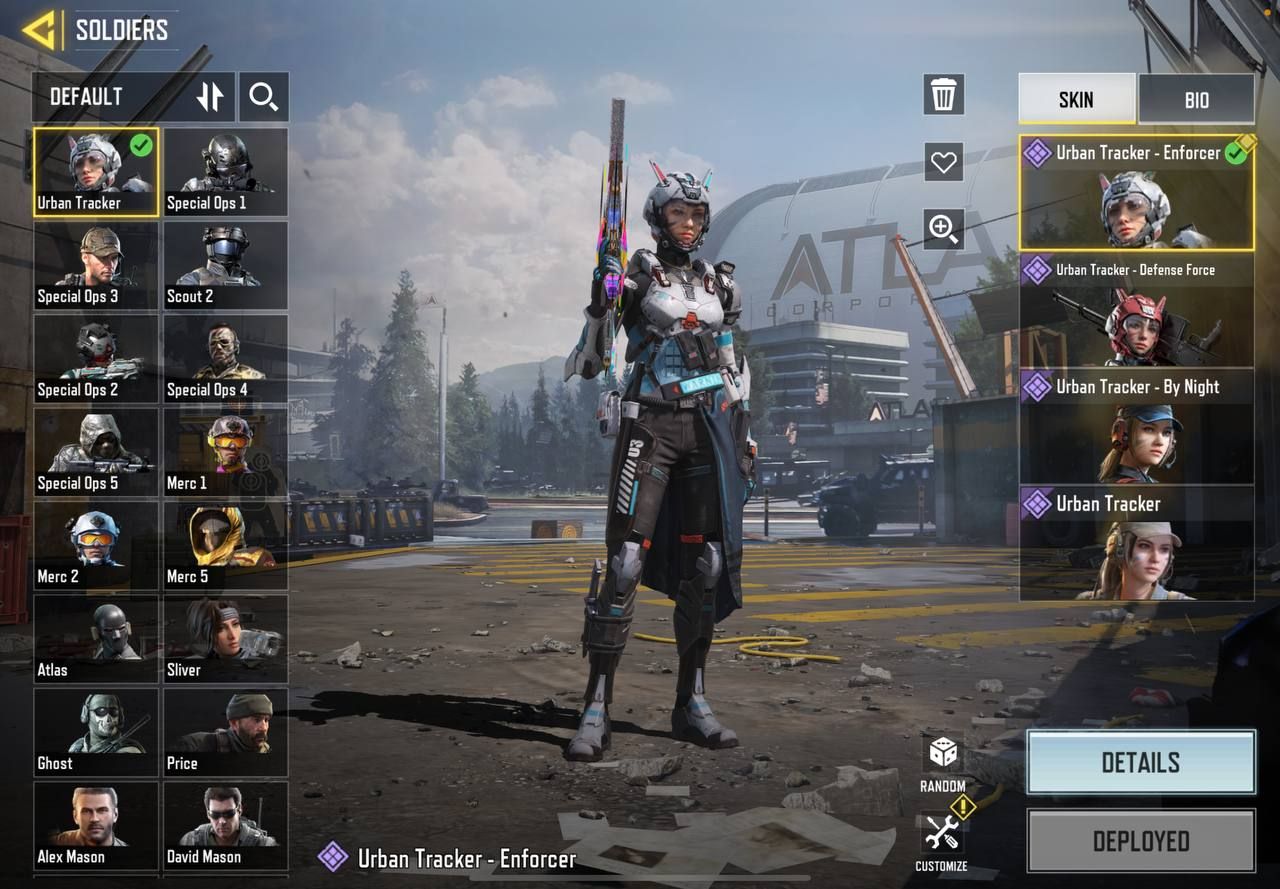Switch to the SKIN tab
The image size is (1280, 889).
(1076, 99)
